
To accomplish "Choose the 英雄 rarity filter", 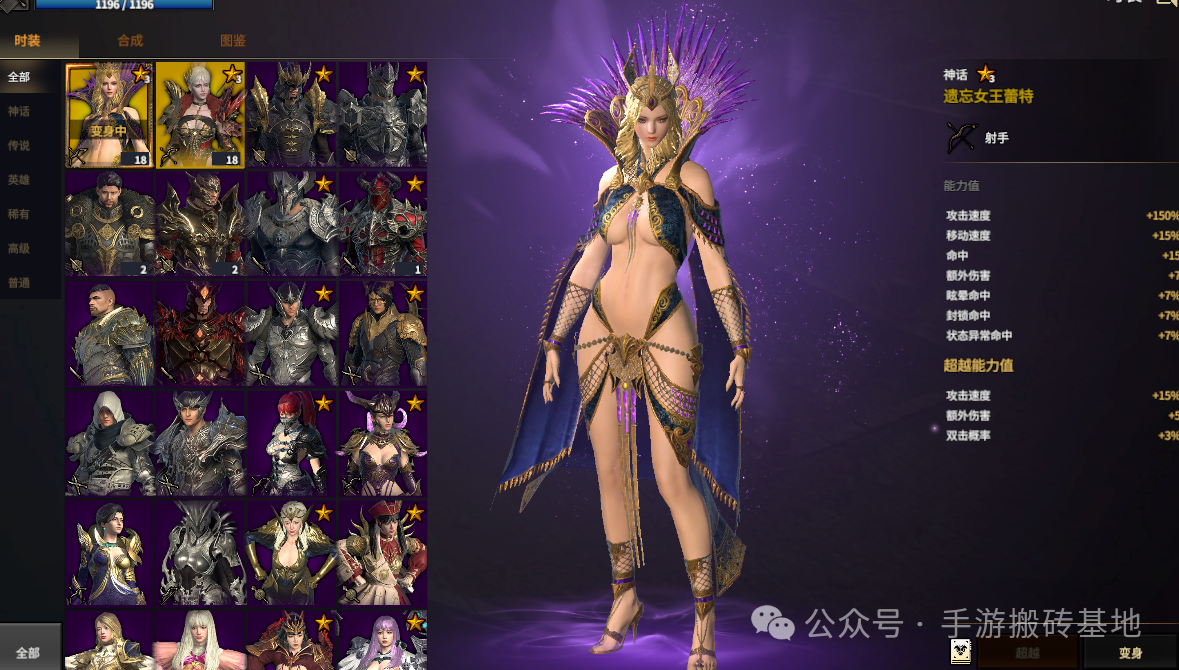I will coord(19,180).
